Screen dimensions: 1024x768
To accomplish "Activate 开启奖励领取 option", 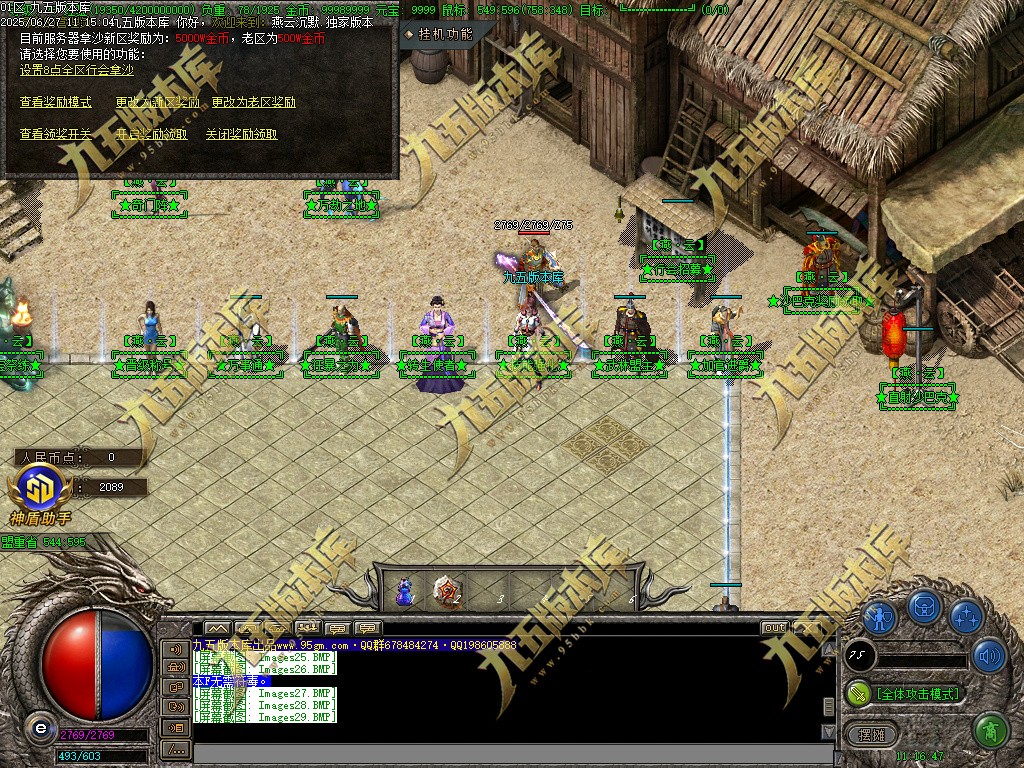I will pos(151,134).
